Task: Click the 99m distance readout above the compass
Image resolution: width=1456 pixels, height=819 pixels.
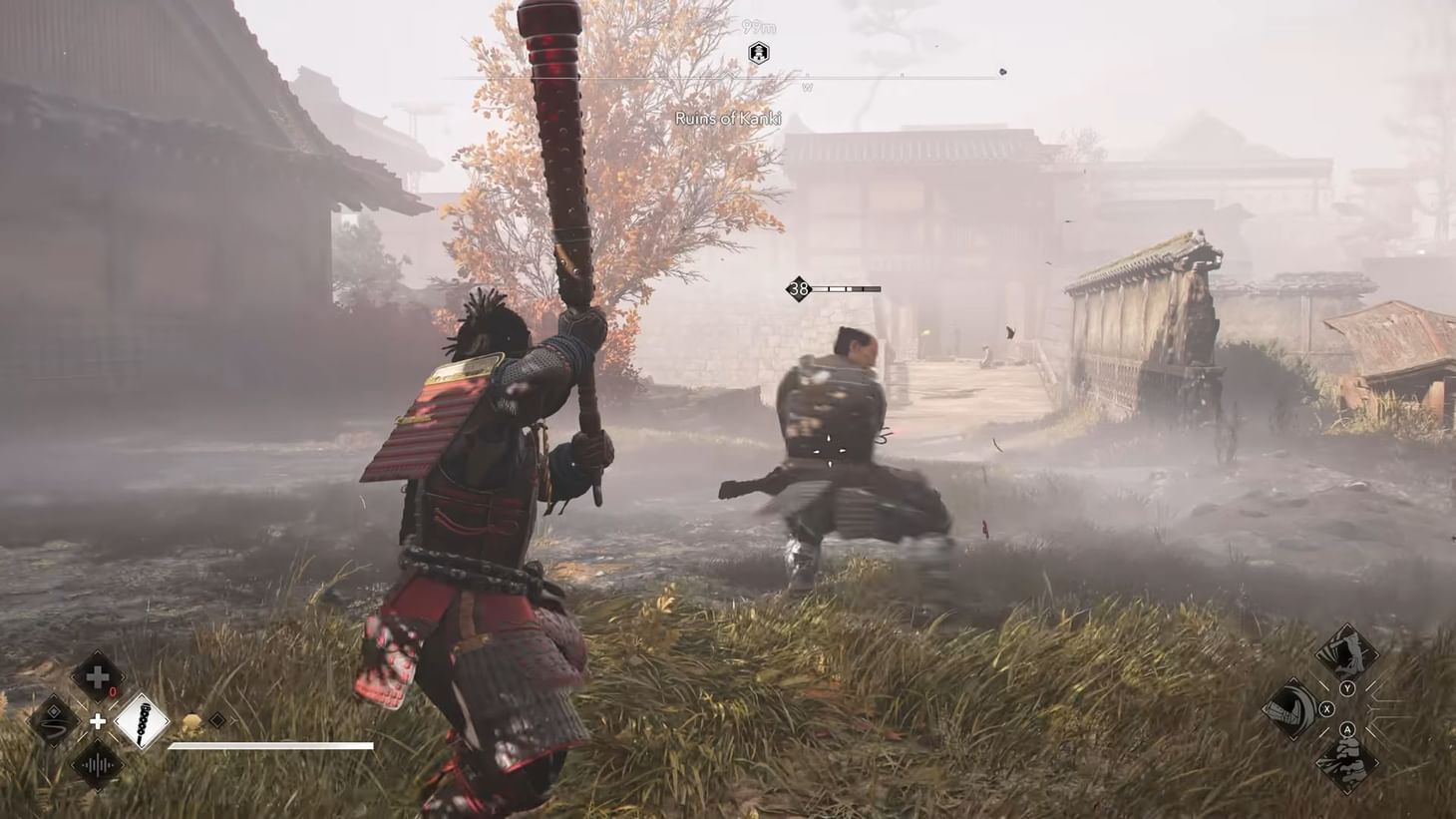Action: (x=758, y=27)
